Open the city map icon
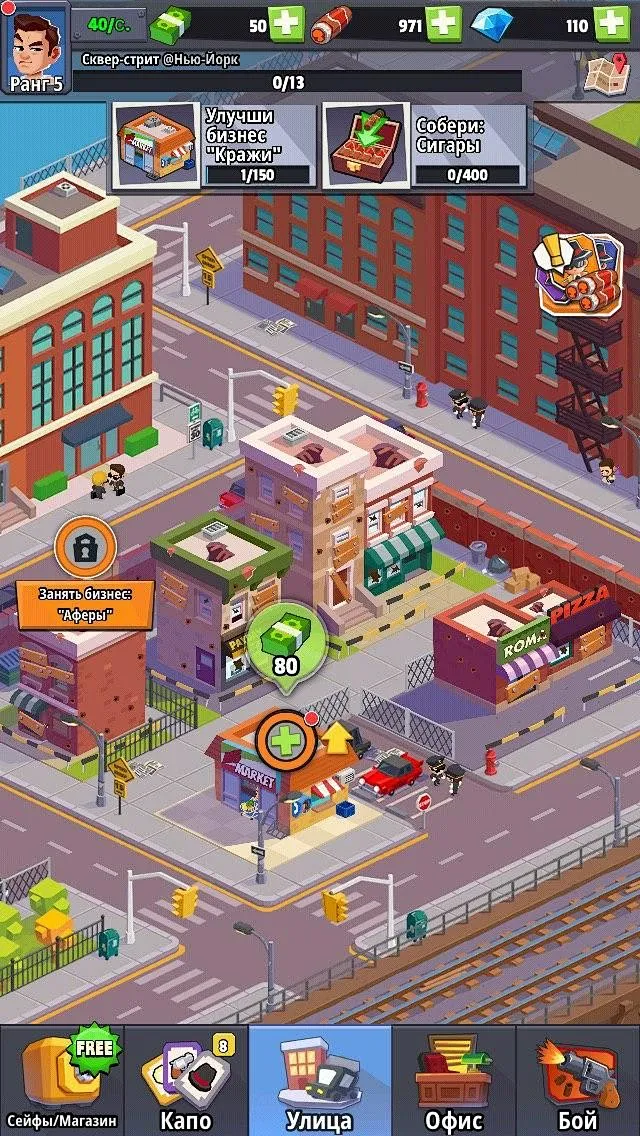Image resolution: width=640 pixels, height=1136 pixels. [x=605, y=71]
